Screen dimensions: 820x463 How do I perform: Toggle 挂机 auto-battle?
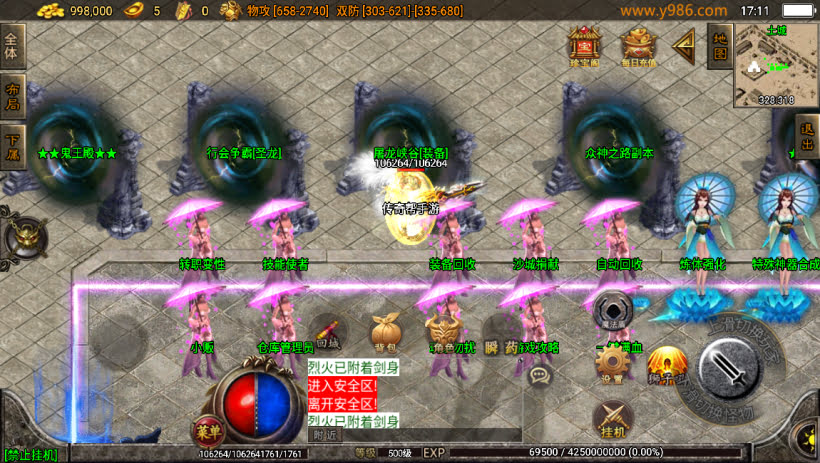click(x=613, y=419)
